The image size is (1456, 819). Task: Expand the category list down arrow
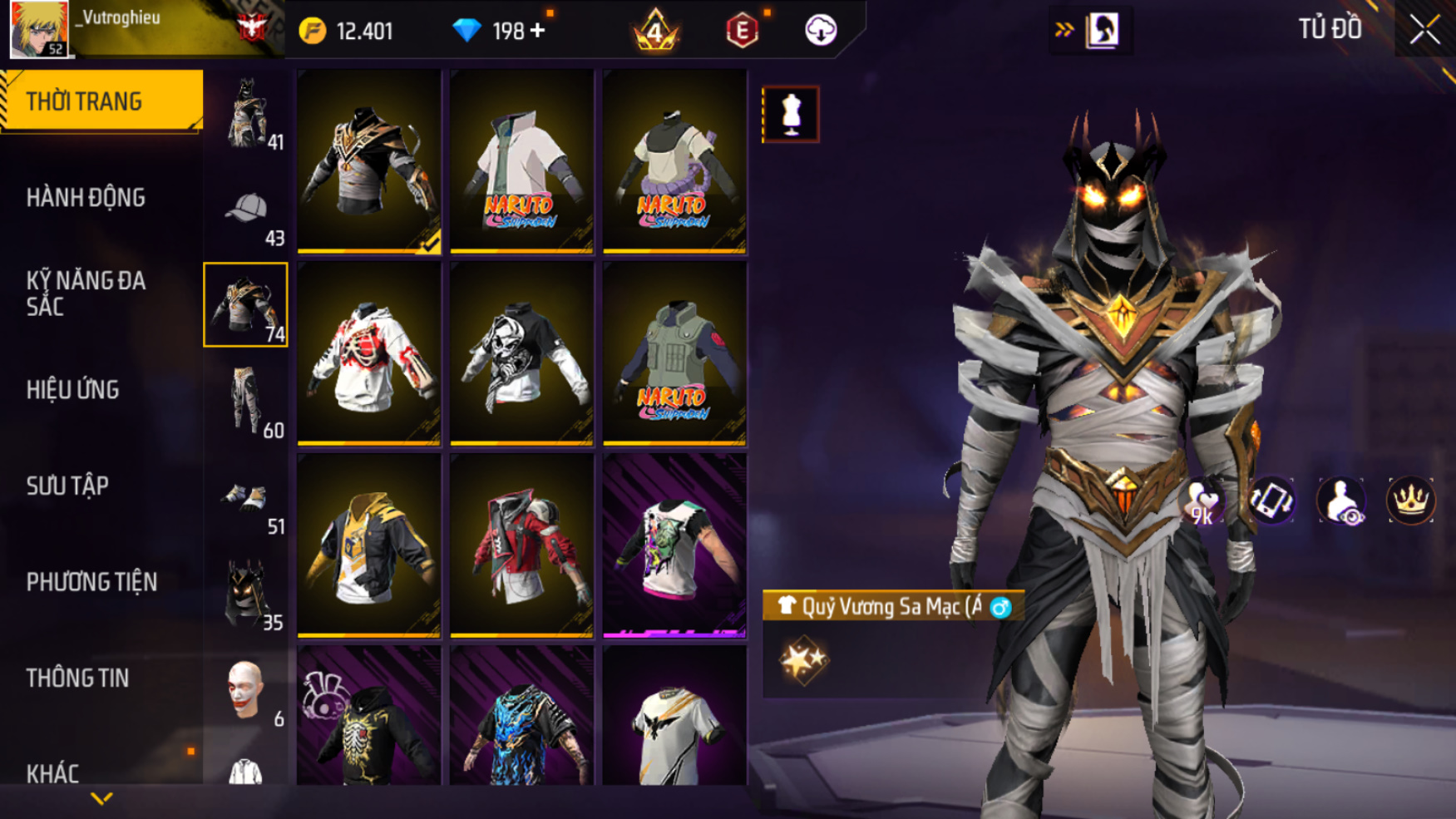click(101, 799)
